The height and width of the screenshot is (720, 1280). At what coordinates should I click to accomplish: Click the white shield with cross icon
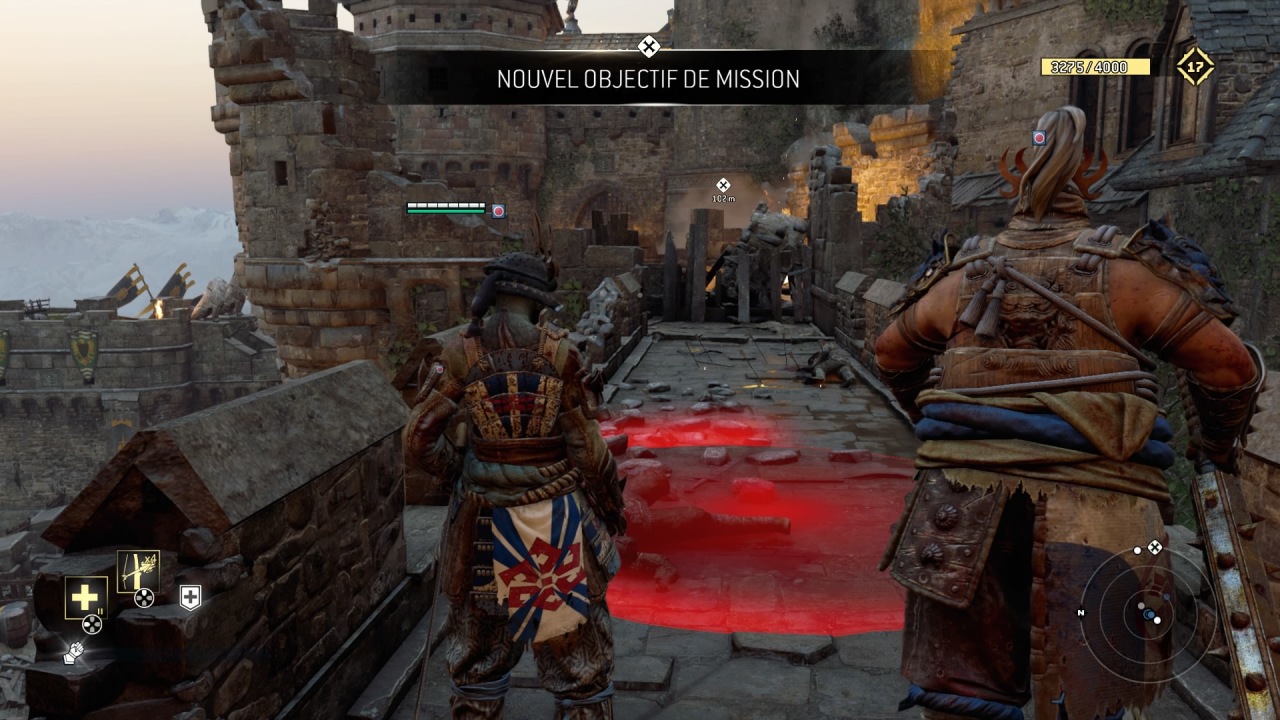click(x=190, y=597)
